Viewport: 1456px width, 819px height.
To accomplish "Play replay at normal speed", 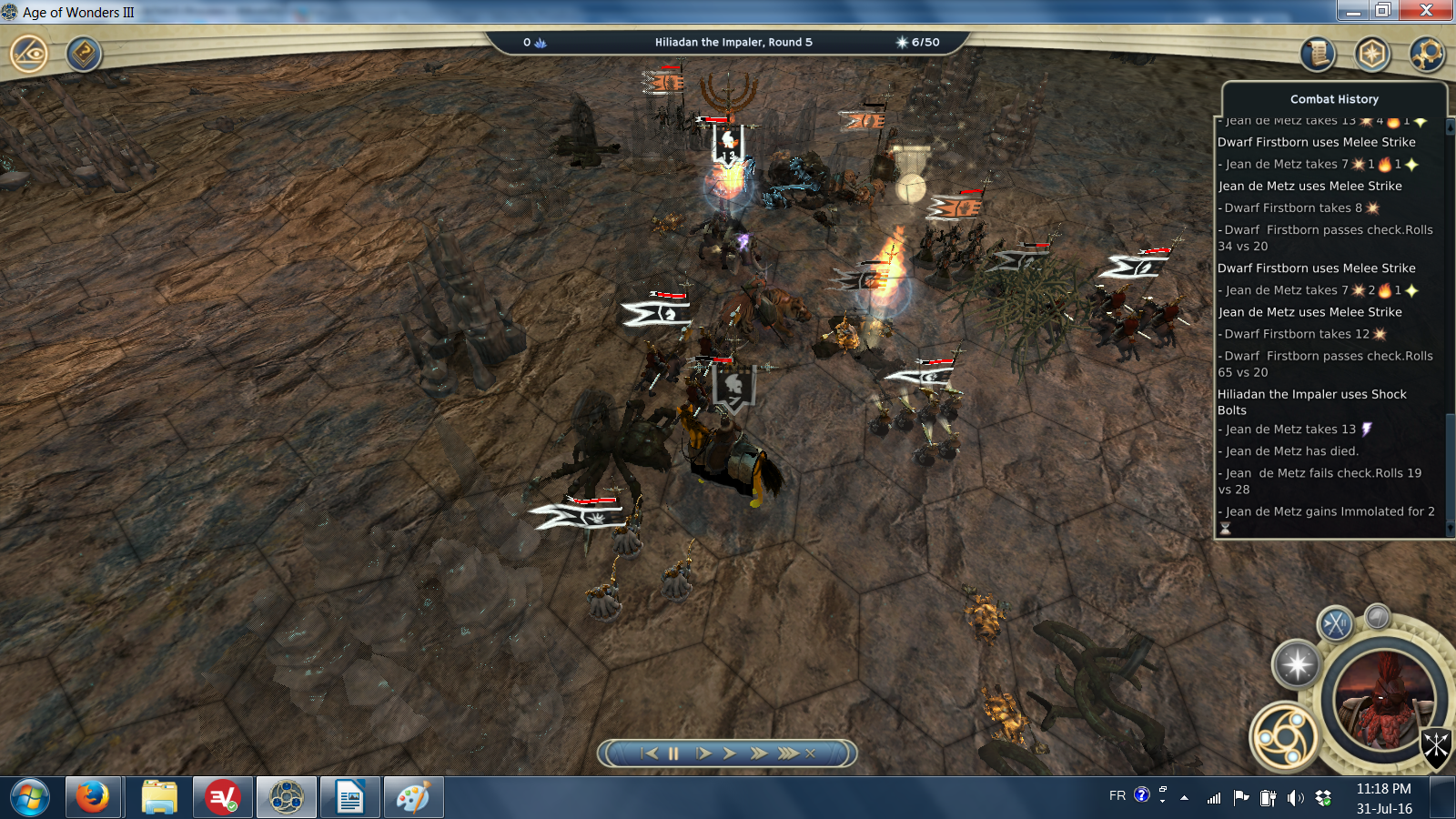I will point(729,753).
